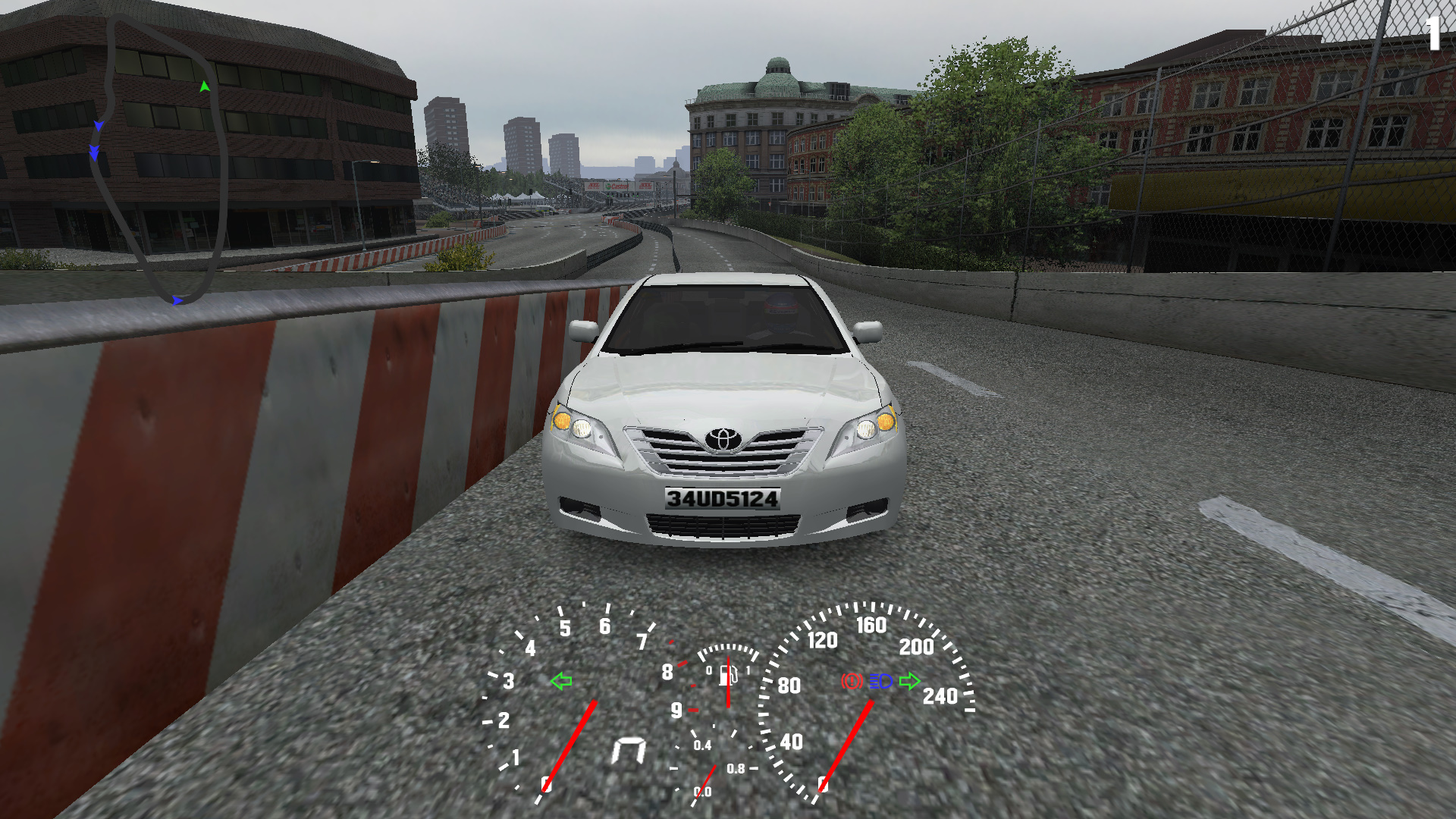Viewport: 1456px width, 819px height.
Task: Click the track minimap outline
Action: (x=221, y=182)
